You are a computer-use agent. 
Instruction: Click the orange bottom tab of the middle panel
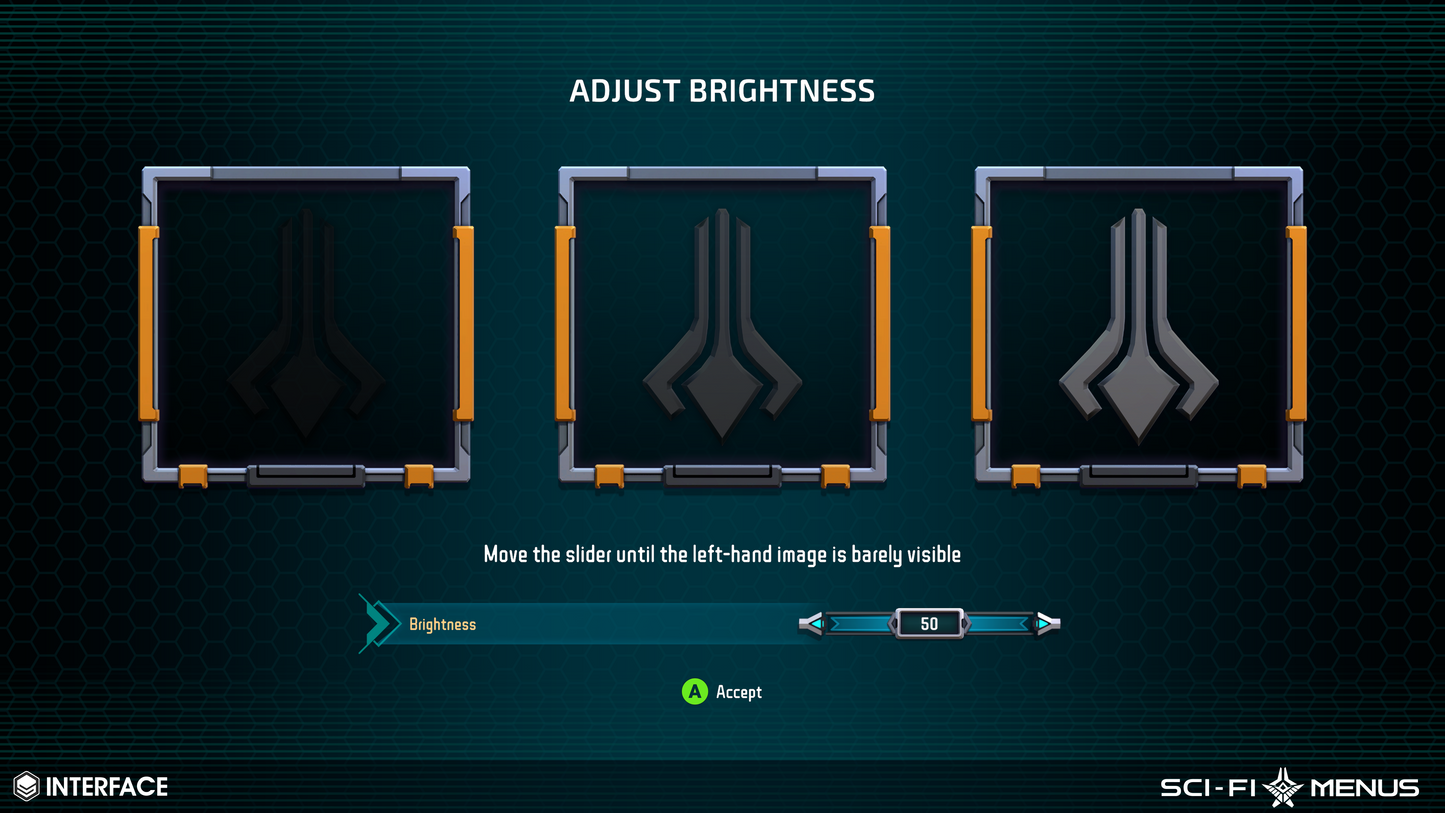tap(607, 478)
